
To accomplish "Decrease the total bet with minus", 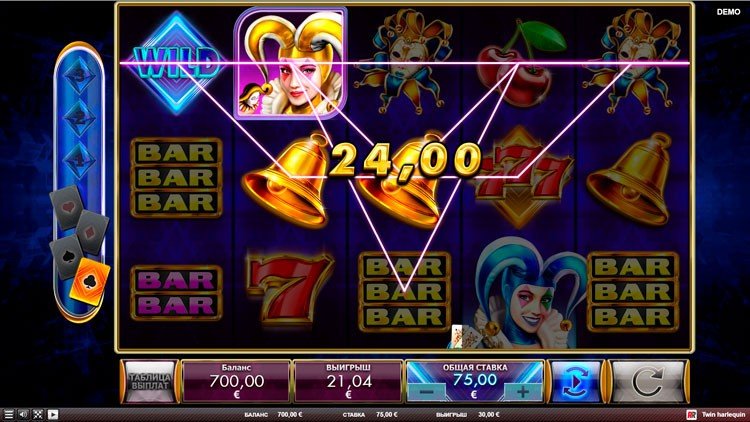I will pyautogui.click(x=426, y=392).
